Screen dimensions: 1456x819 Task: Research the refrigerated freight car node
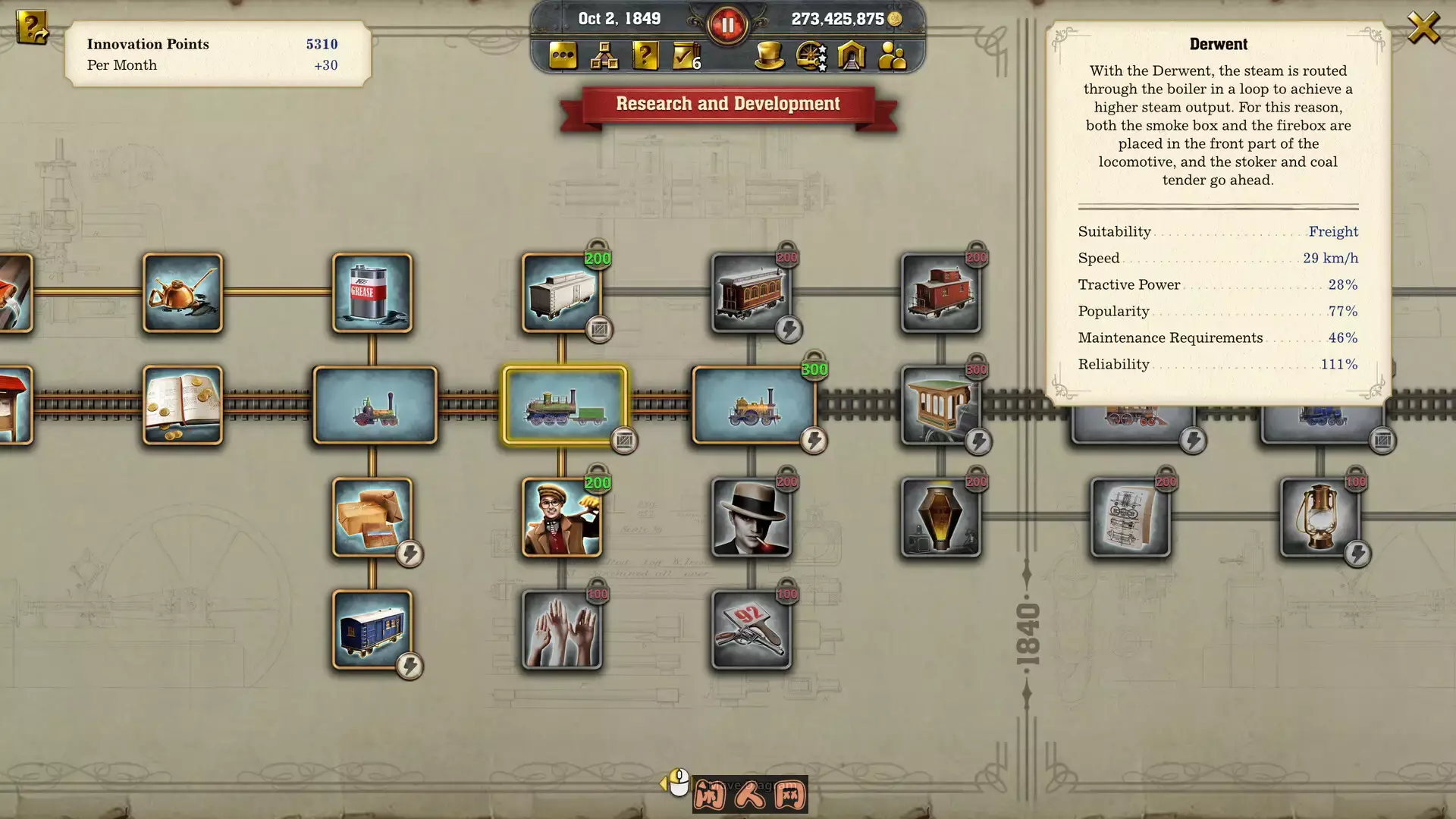[561, 293]
